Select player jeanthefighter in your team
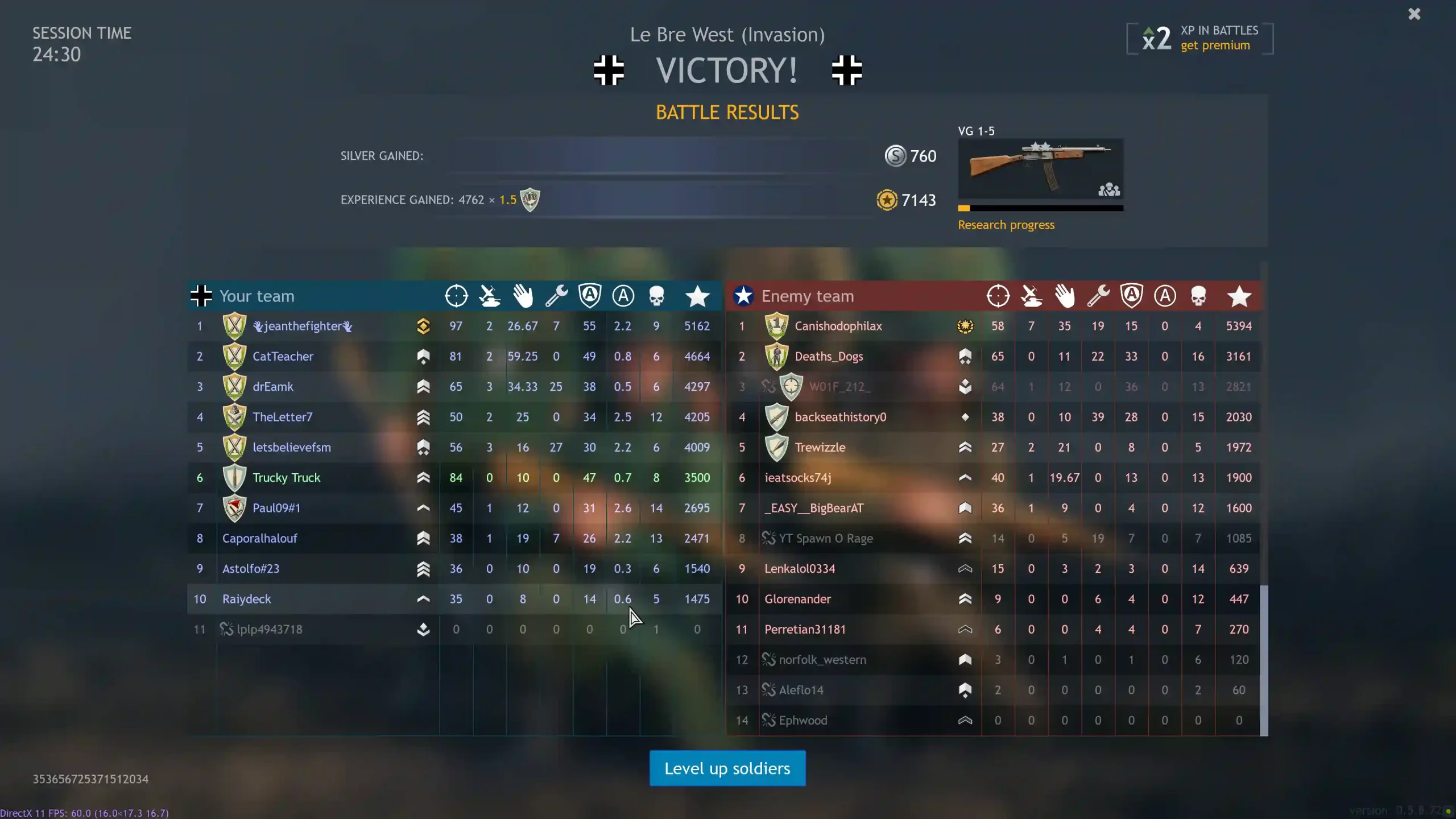1456x819 pixels. click(303, 326)
